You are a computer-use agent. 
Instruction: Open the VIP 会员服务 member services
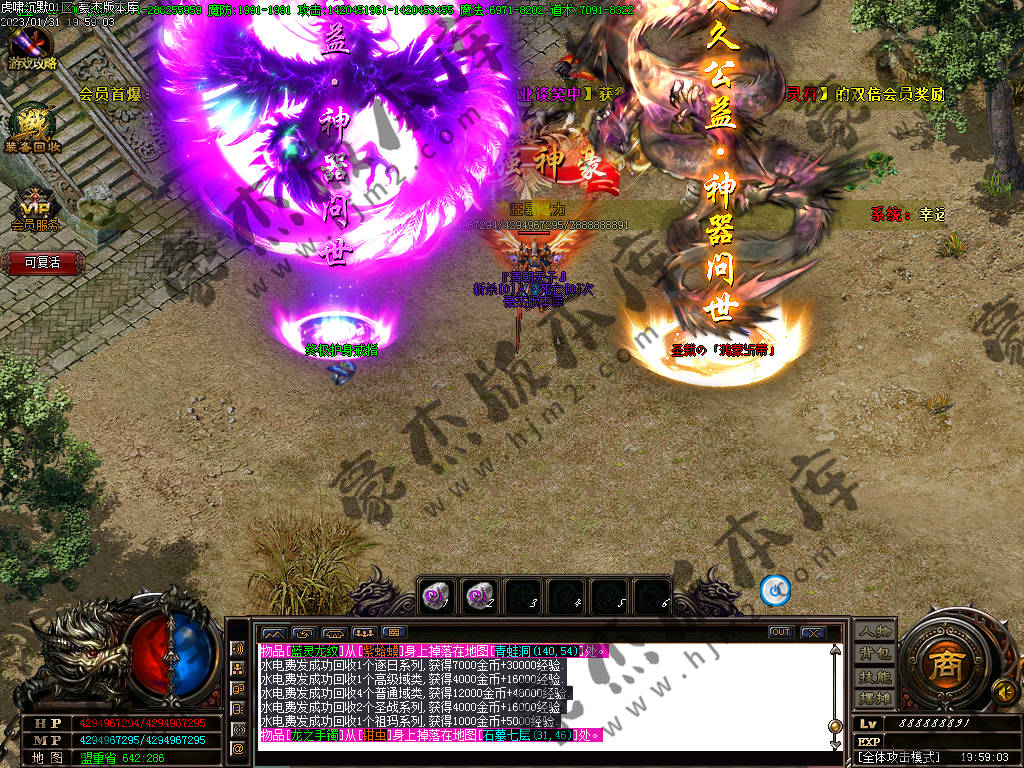tap(35, 208)
